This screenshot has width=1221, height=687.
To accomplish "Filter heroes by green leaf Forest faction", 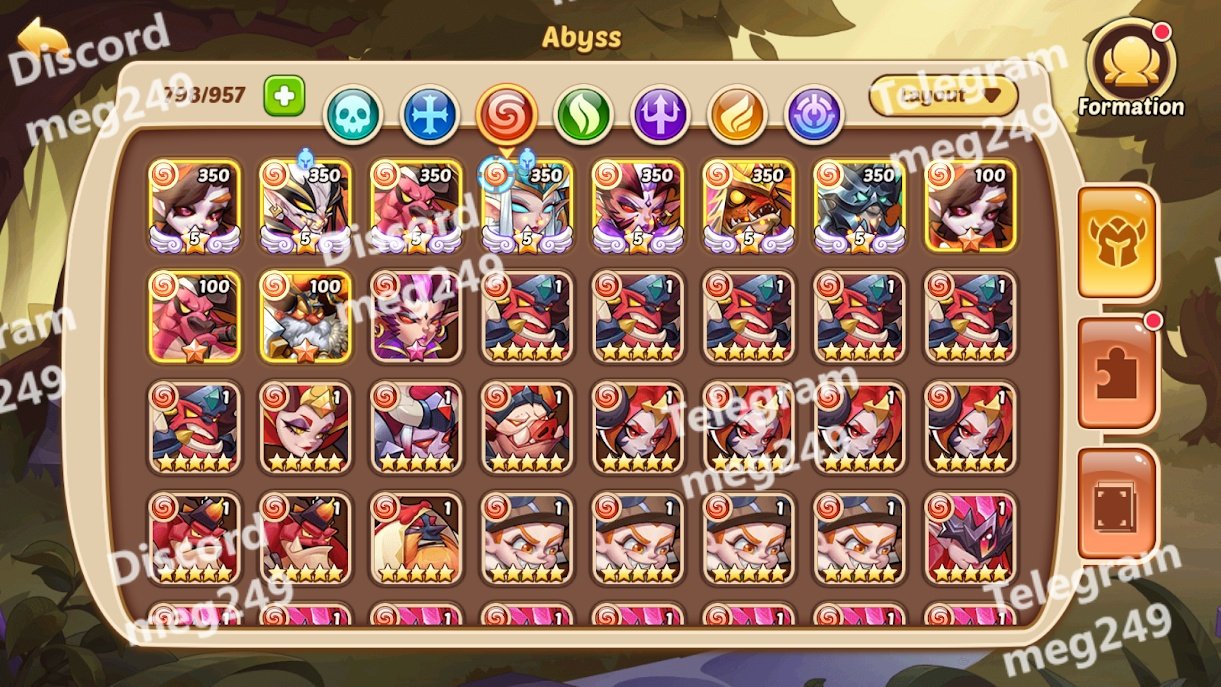I will (x=584, y=114).
